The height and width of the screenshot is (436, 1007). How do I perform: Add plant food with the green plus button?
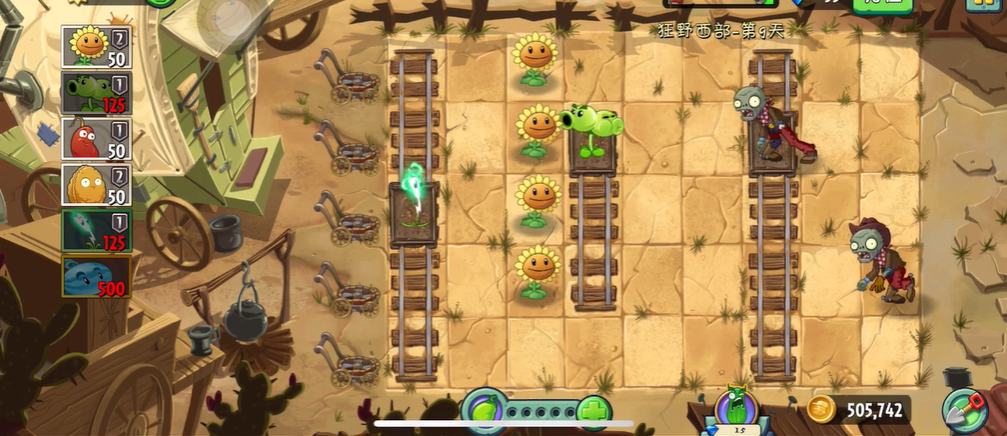point(594,411)
